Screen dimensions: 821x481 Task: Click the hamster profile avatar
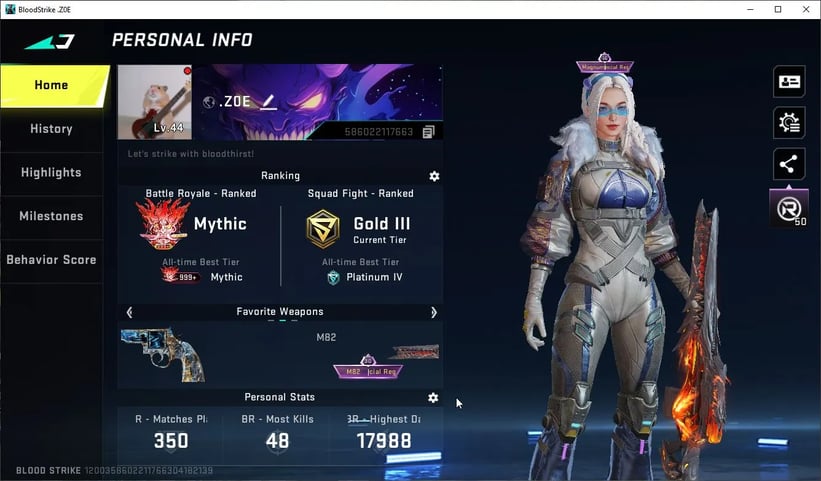tap(154, 102)
